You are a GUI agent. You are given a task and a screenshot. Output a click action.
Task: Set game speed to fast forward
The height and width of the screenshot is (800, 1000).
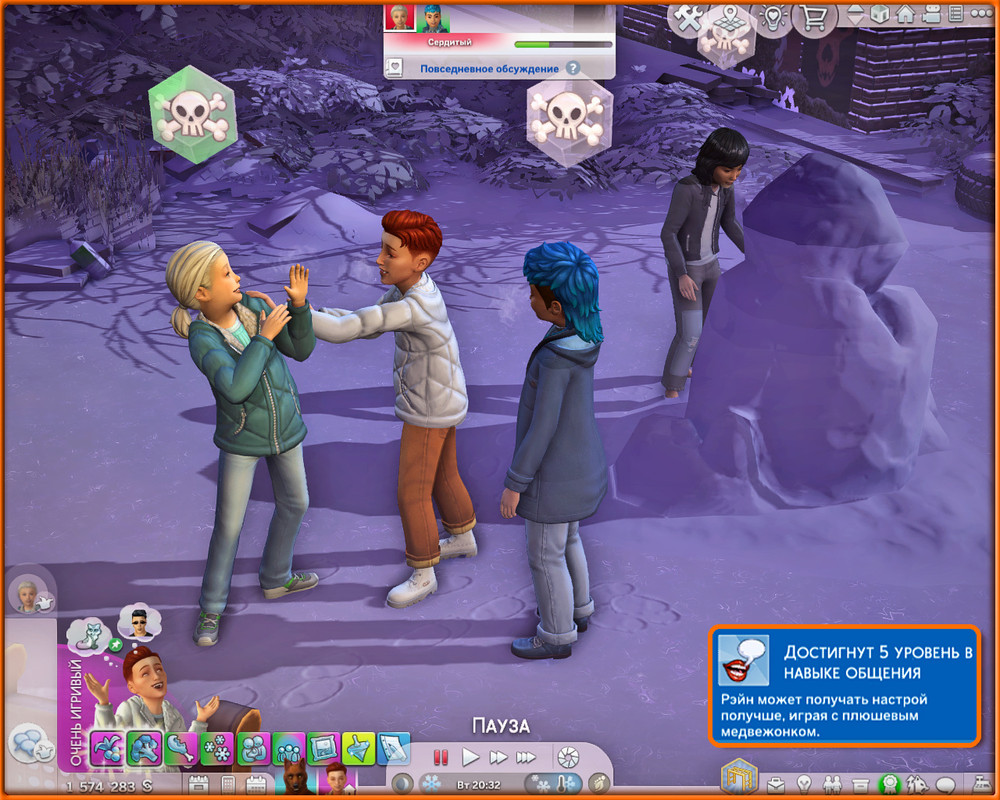498,757
